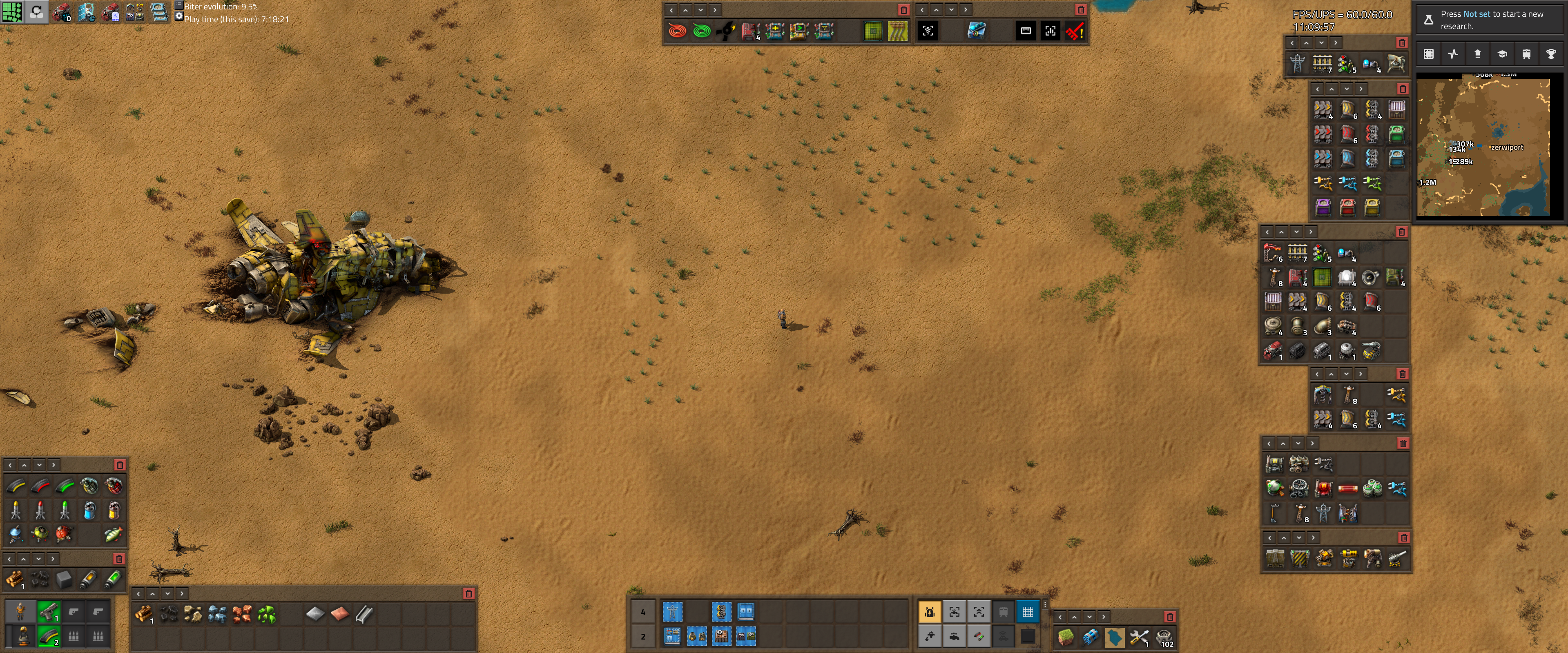Click the red broom alert tool

click(1074, 31)
